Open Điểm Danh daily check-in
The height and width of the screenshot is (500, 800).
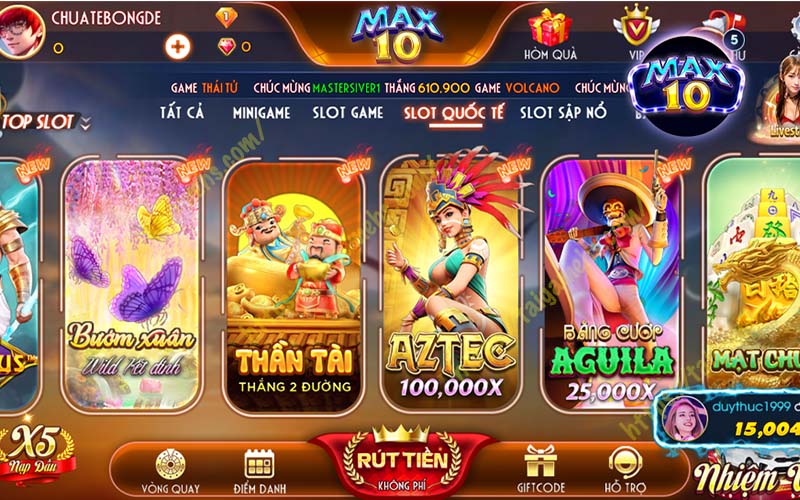[x=260, y=470]
